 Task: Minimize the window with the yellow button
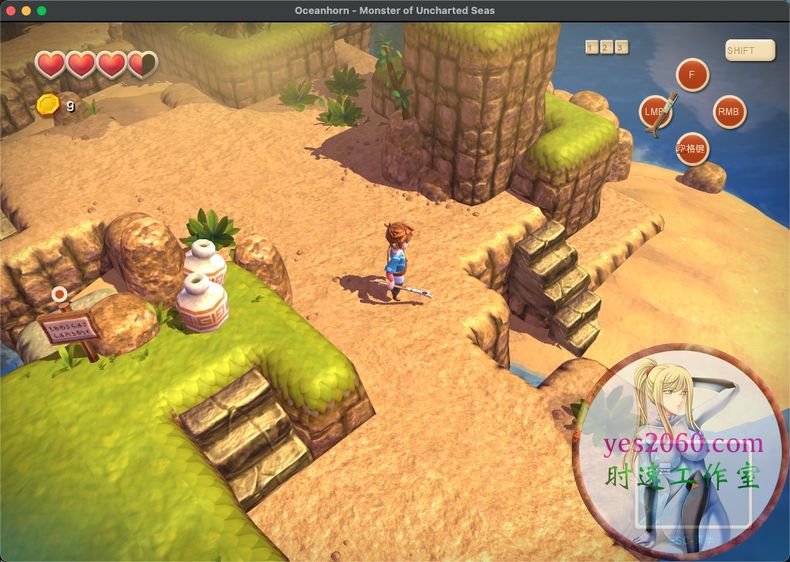pos(26,10)
